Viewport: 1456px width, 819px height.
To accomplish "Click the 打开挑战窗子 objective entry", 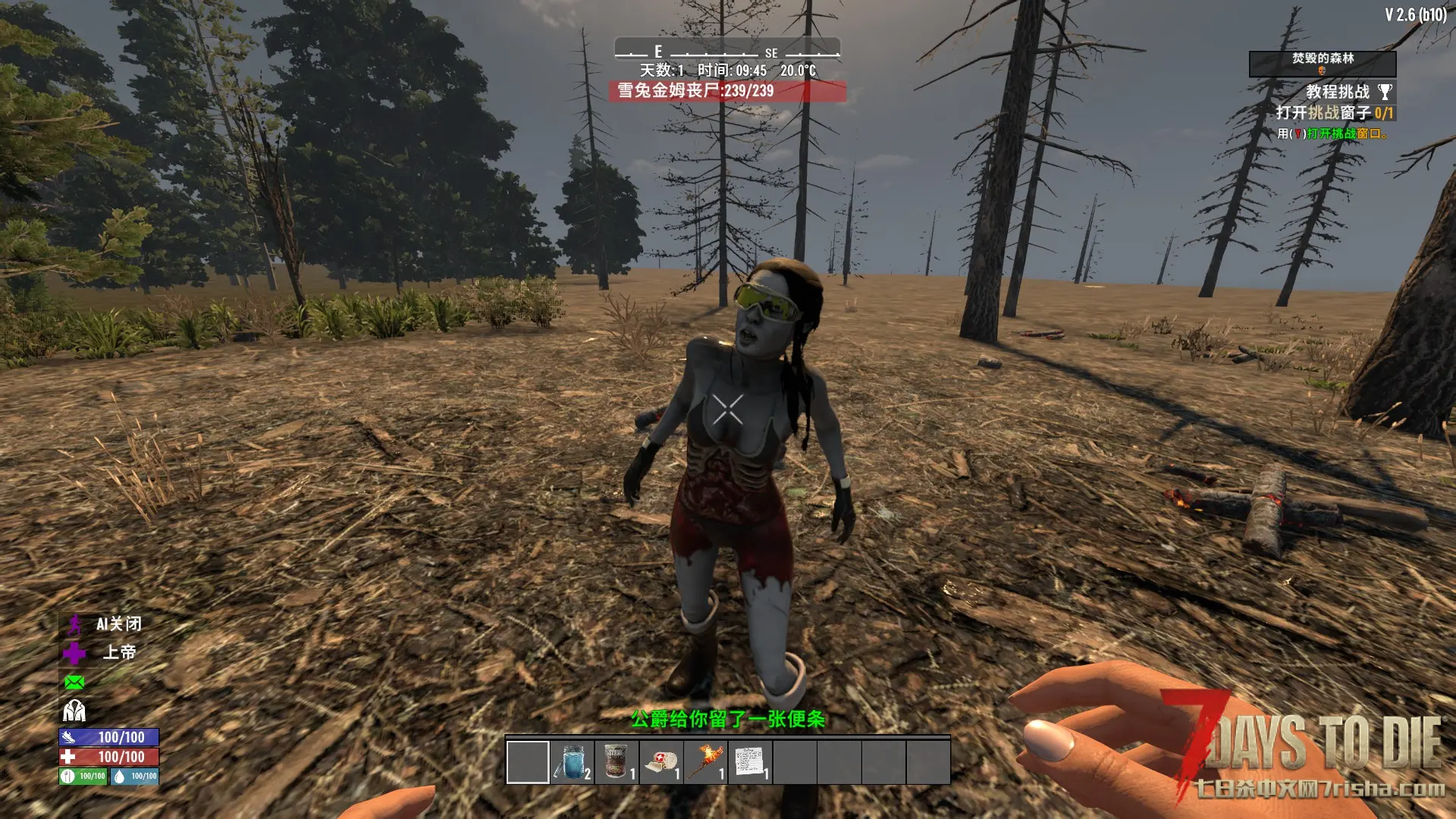I will click(x=1334, y=113).
